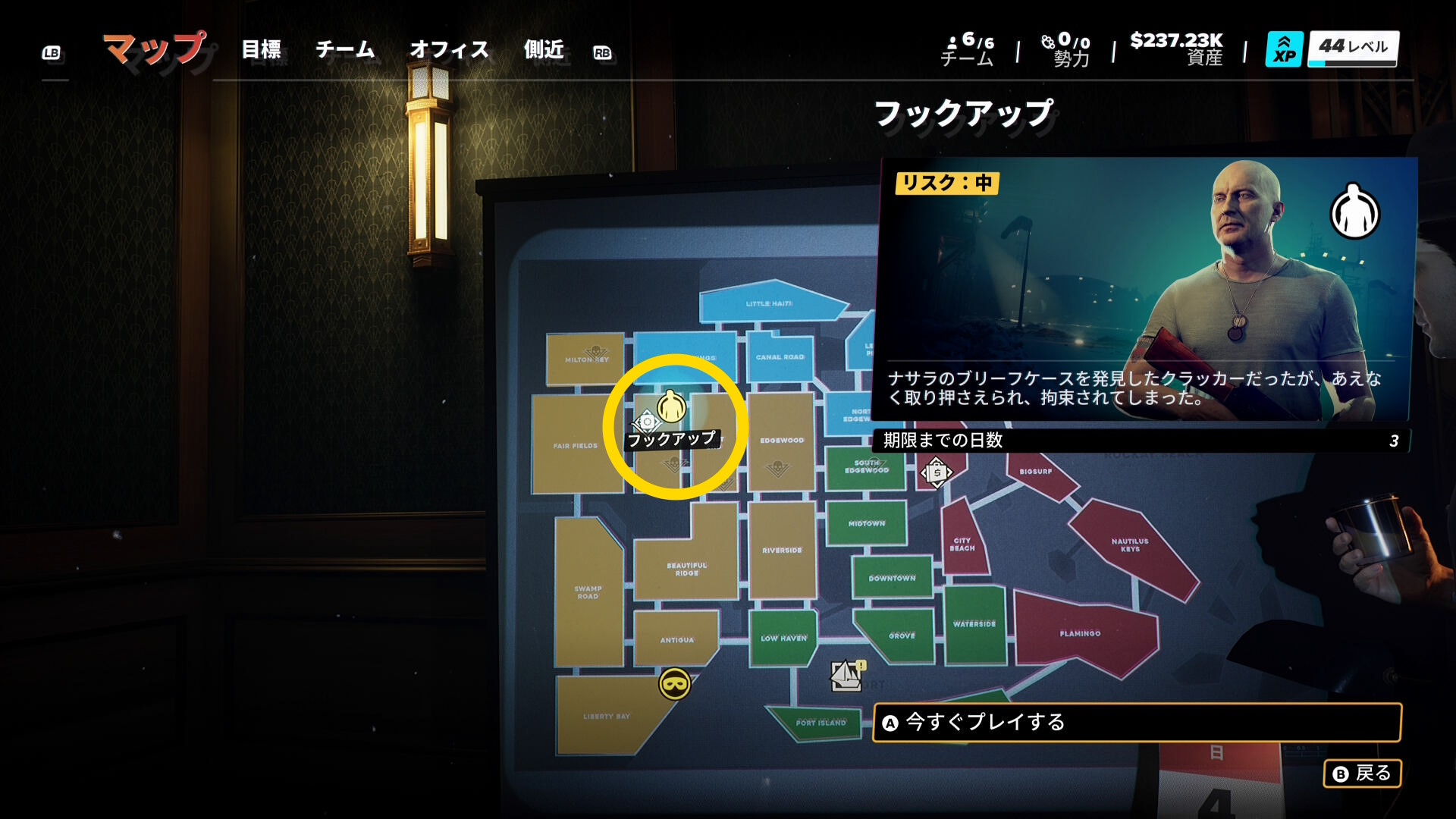Select the yellow mask marker near Liberty Bay
The image size is (1456, 819).
click(x=674, y=684)
